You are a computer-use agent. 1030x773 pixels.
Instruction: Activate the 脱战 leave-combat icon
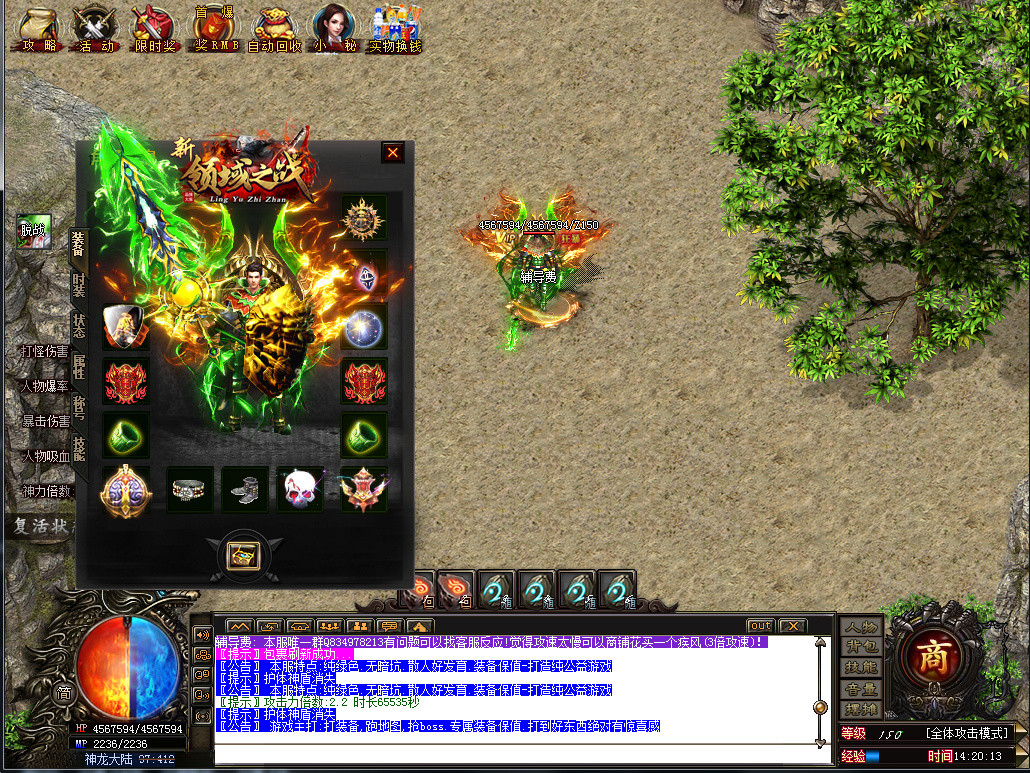tap(33, 229)
